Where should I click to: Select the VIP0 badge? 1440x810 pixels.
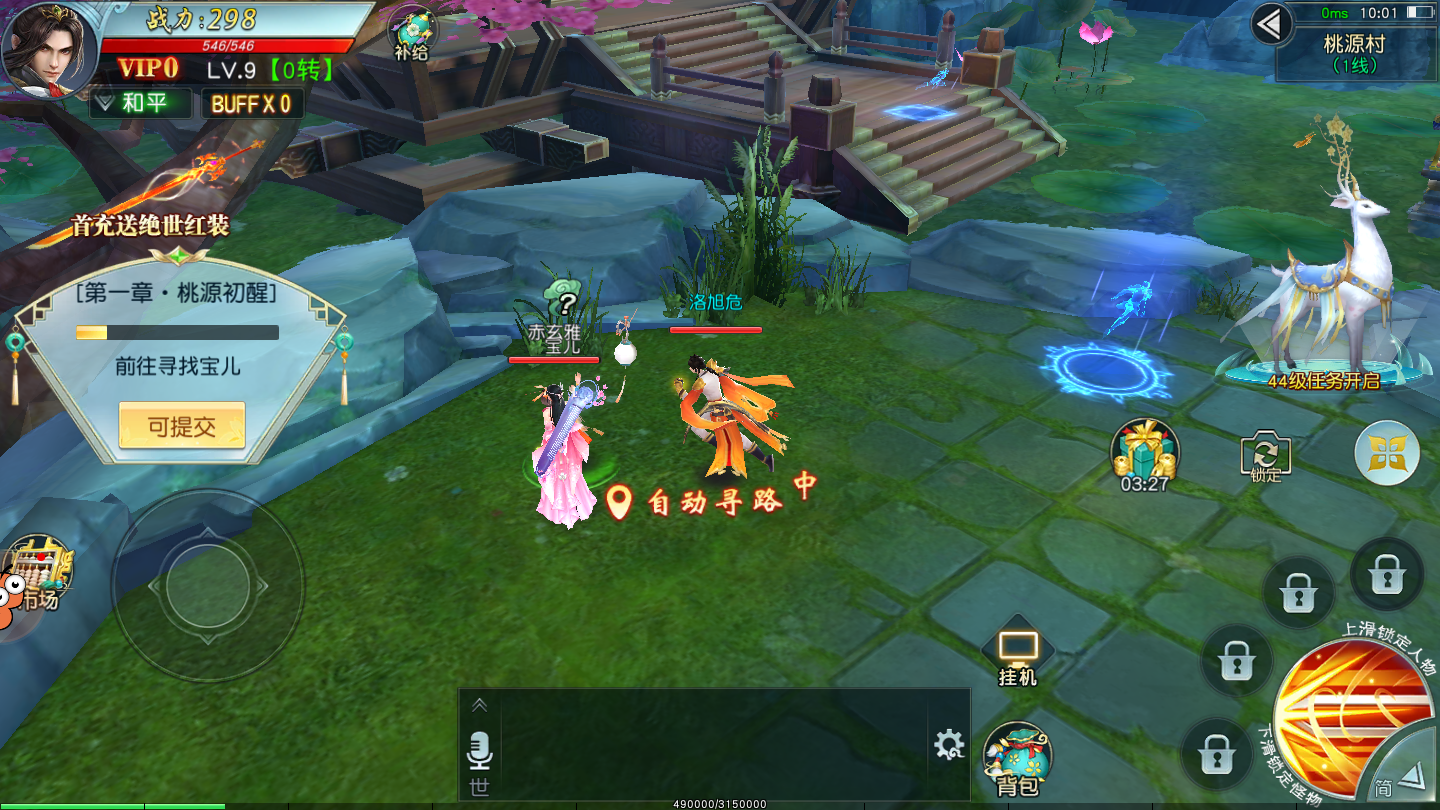pos(149,69)
